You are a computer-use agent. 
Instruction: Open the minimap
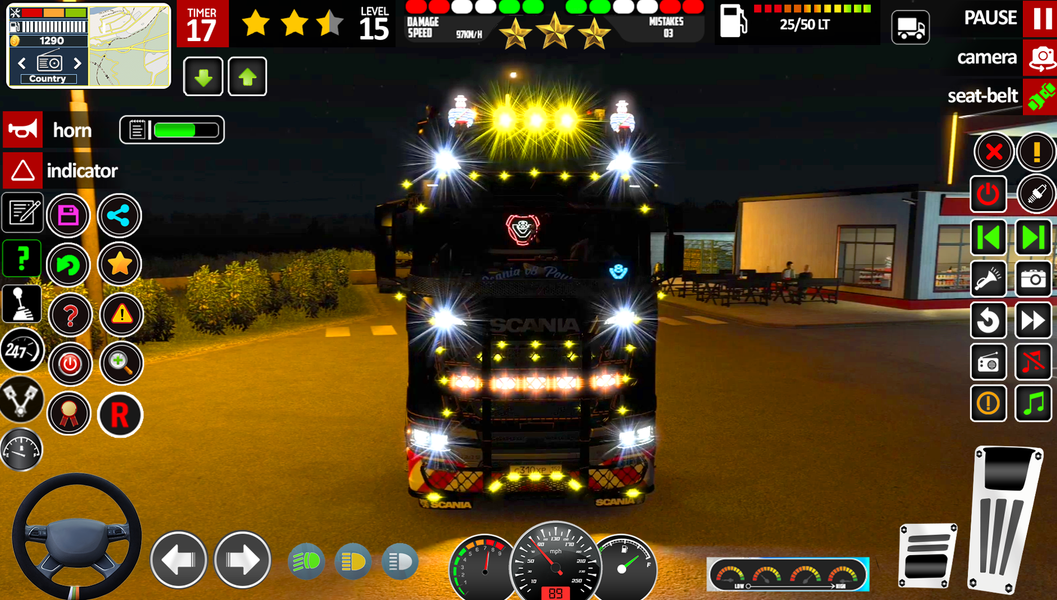129,45
